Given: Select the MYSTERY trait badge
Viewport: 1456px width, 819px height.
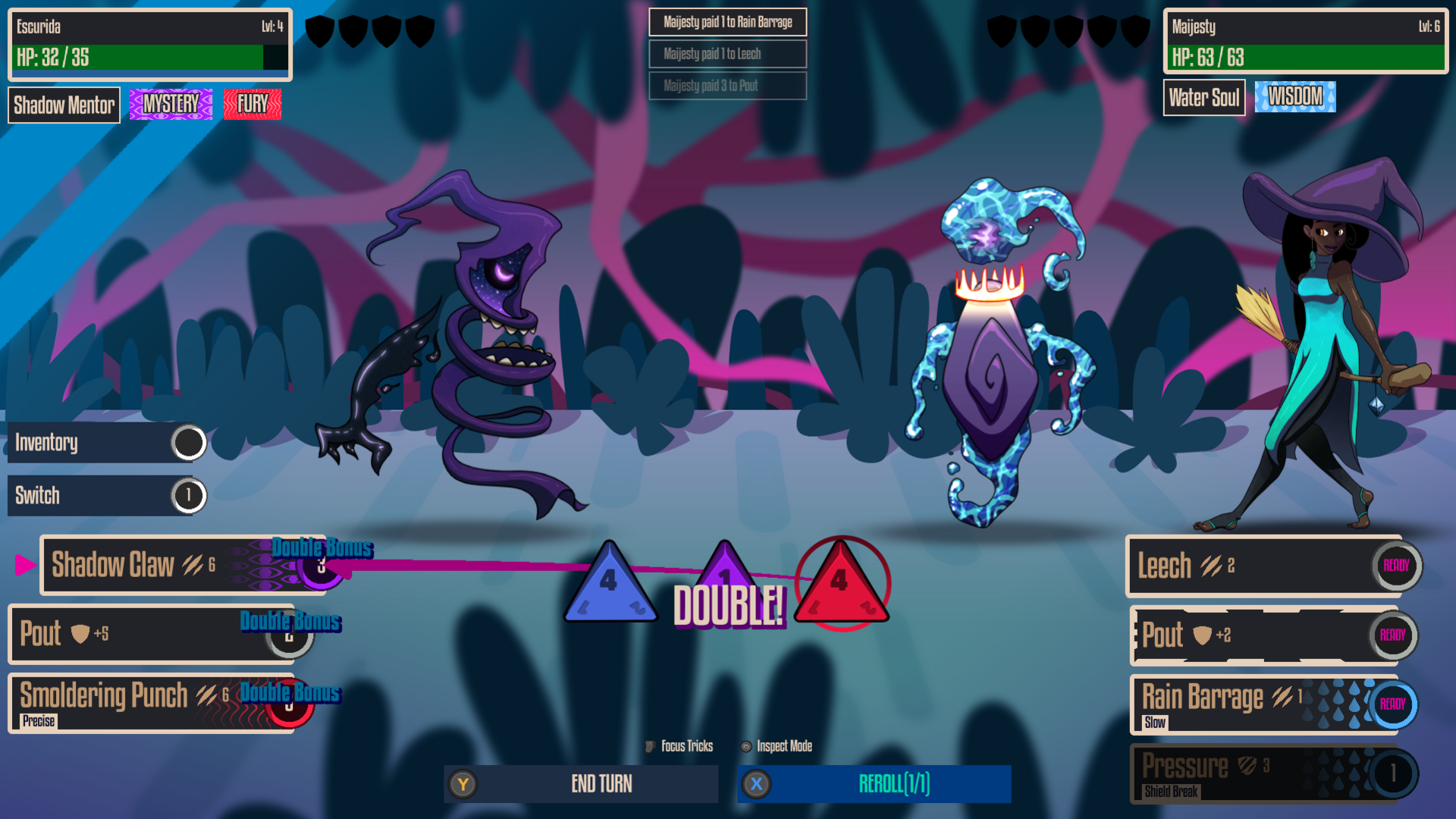Looking at the screenshot, I should click(x=170, y=105).
